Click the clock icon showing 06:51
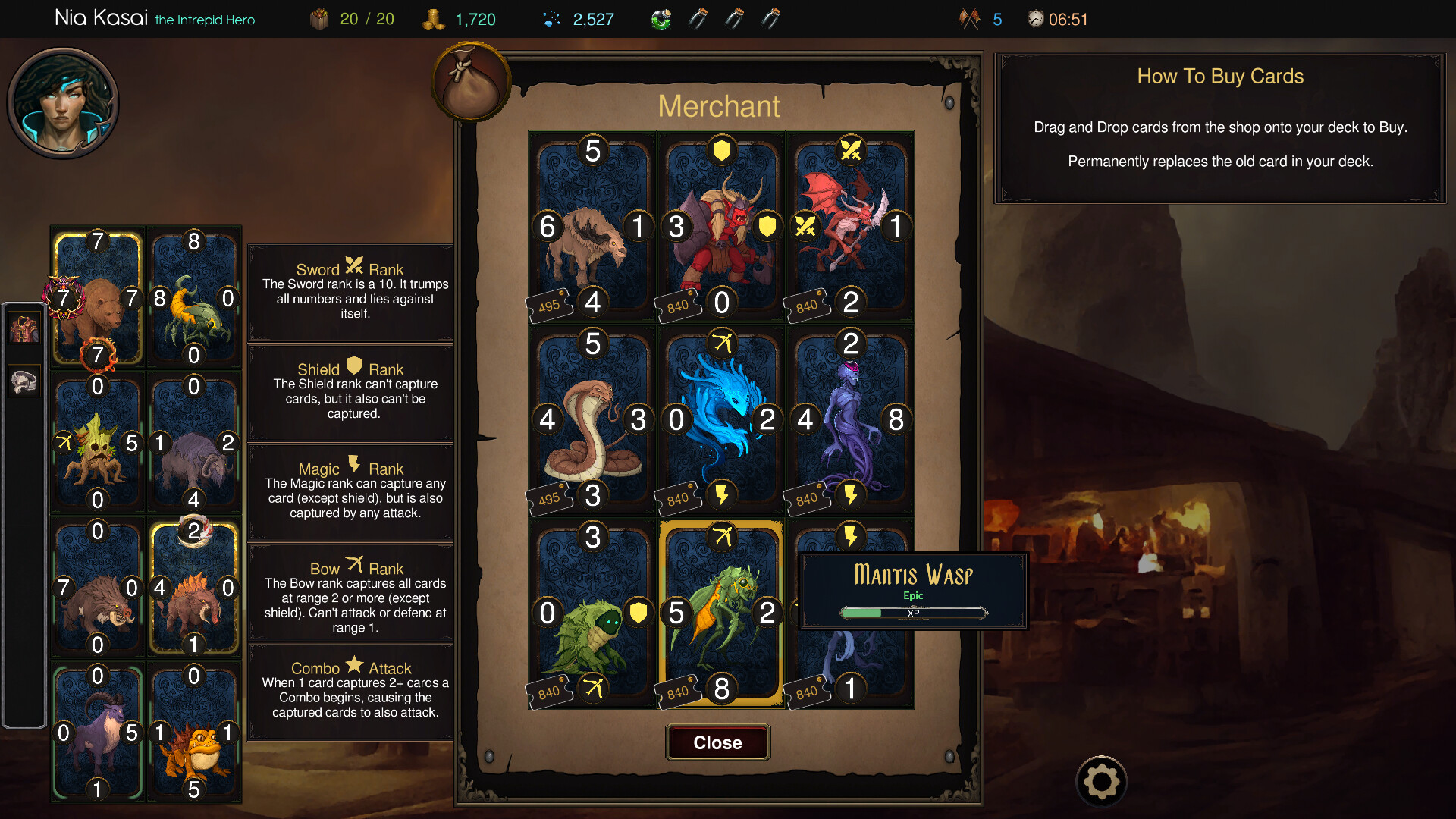1456x819 pixels. (x=1034, y=18)
